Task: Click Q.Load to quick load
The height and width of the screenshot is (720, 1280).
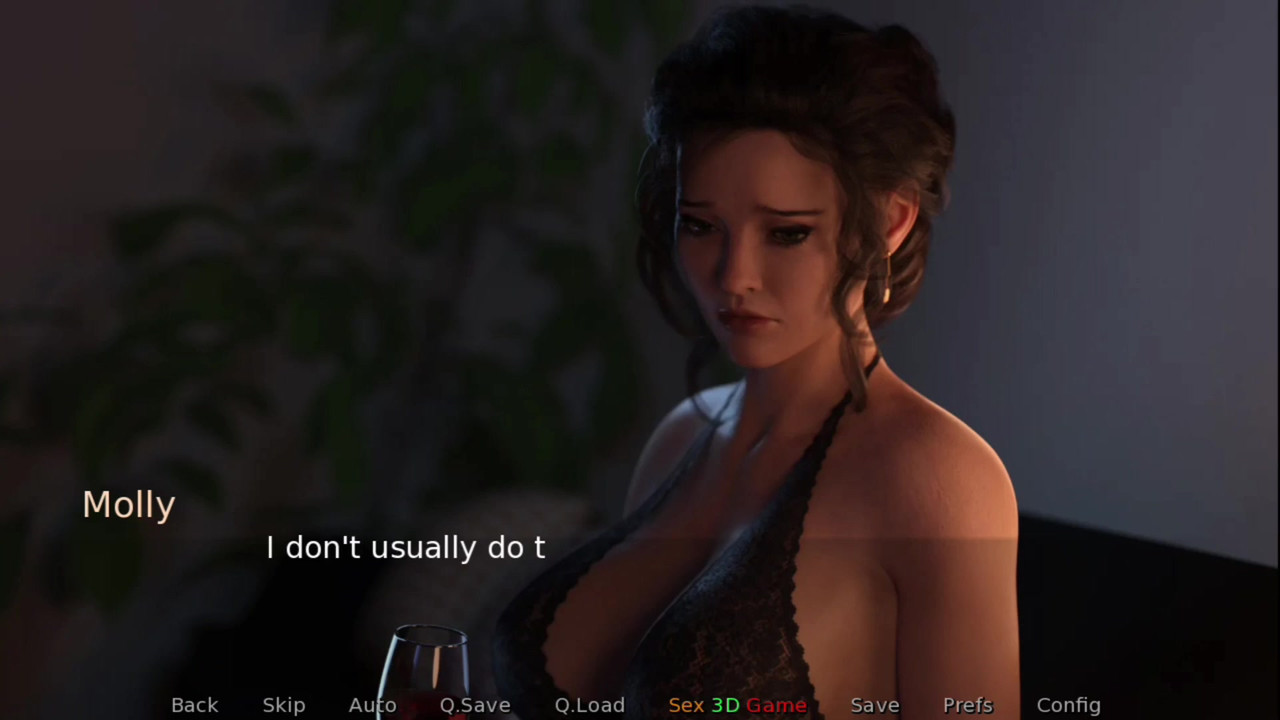Action: [x=589, y=705]
